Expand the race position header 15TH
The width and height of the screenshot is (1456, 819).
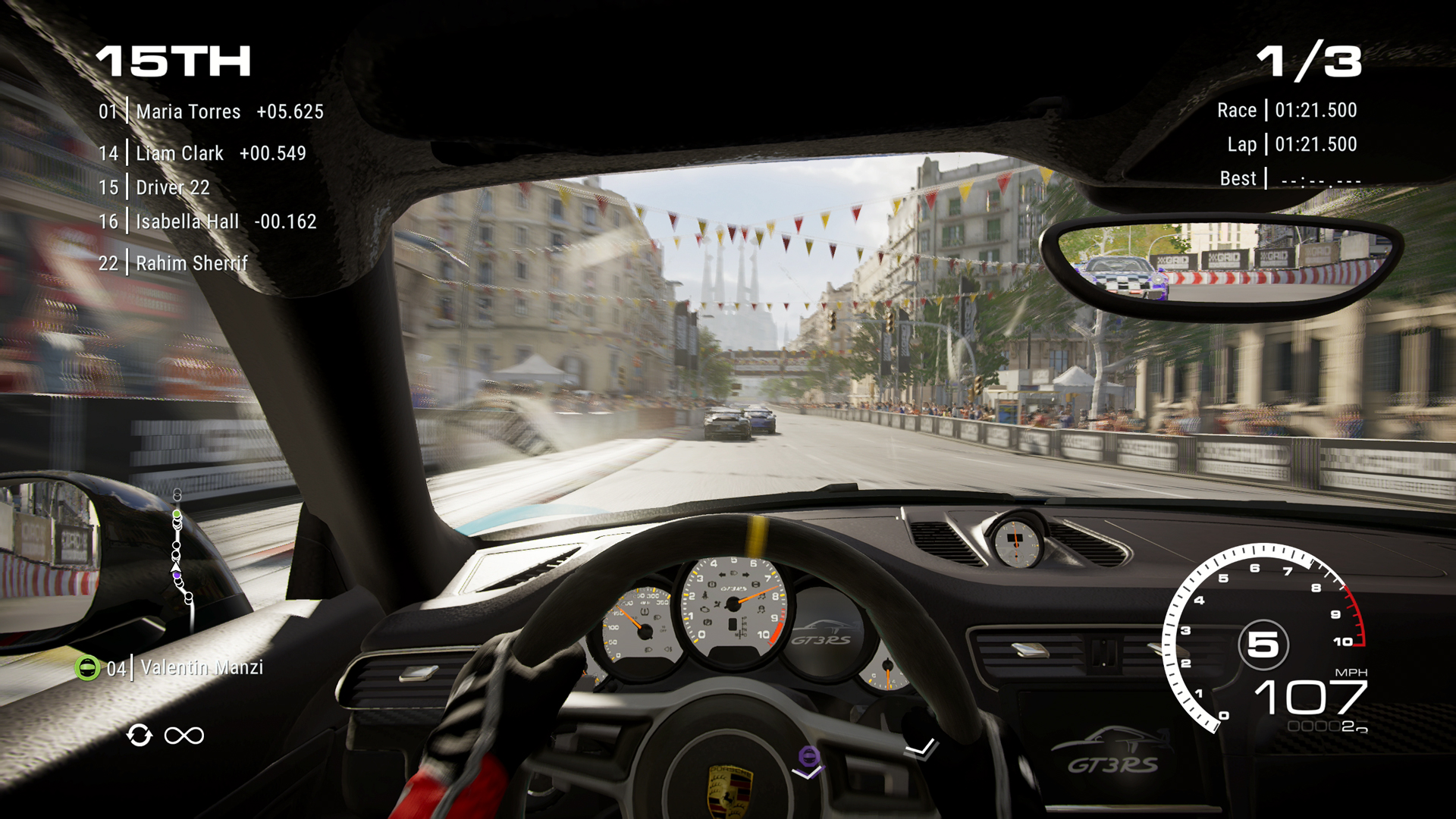point(173,62)
